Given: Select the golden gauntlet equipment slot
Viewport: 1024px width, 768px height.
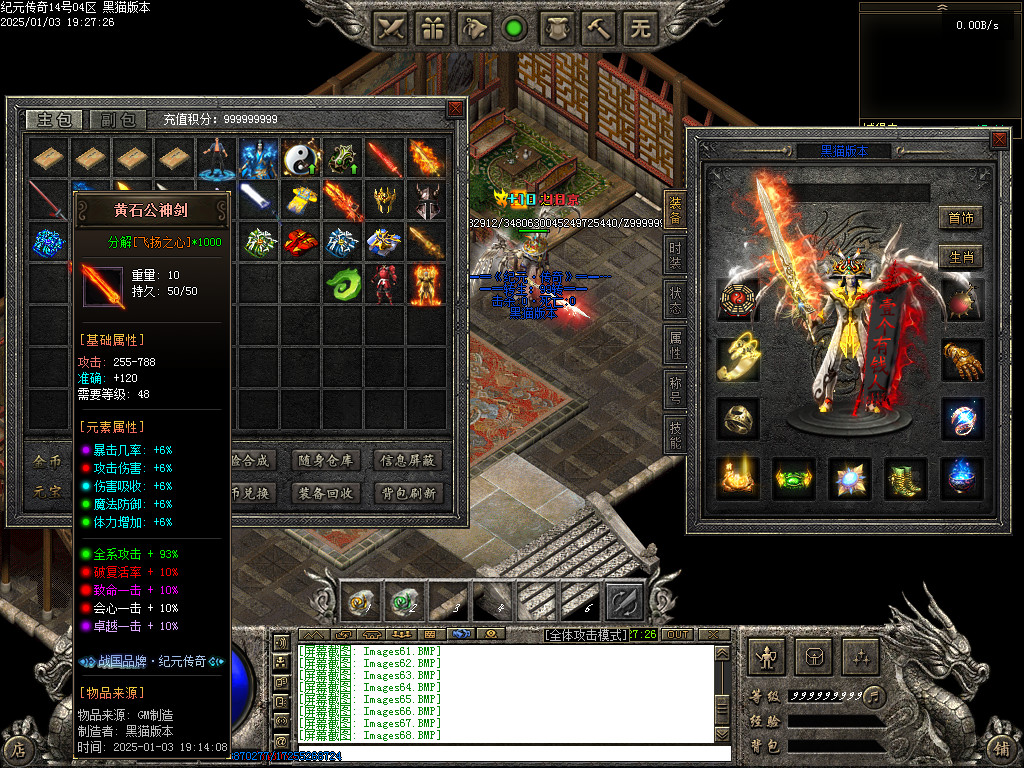Looking at the screenshot, I should click(x=962, y=359).
